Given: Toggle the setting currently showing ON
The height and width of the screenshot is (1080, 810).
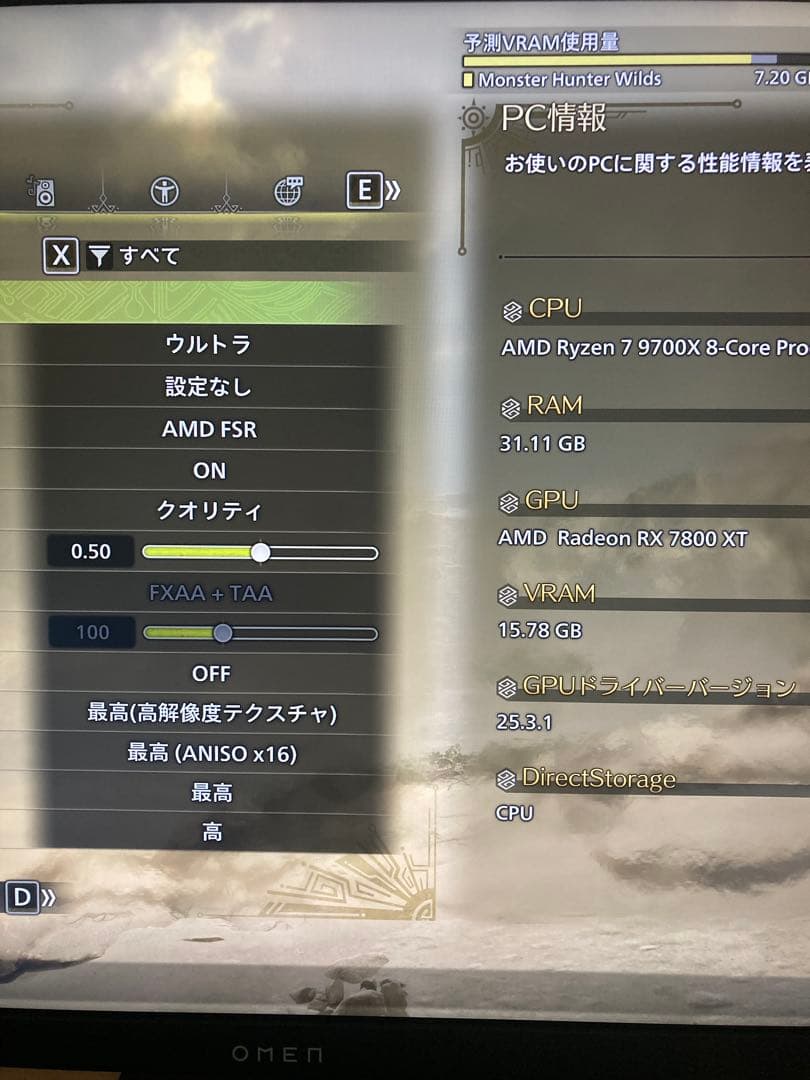Looking at the screenshot, I should (x=209, y=470).
